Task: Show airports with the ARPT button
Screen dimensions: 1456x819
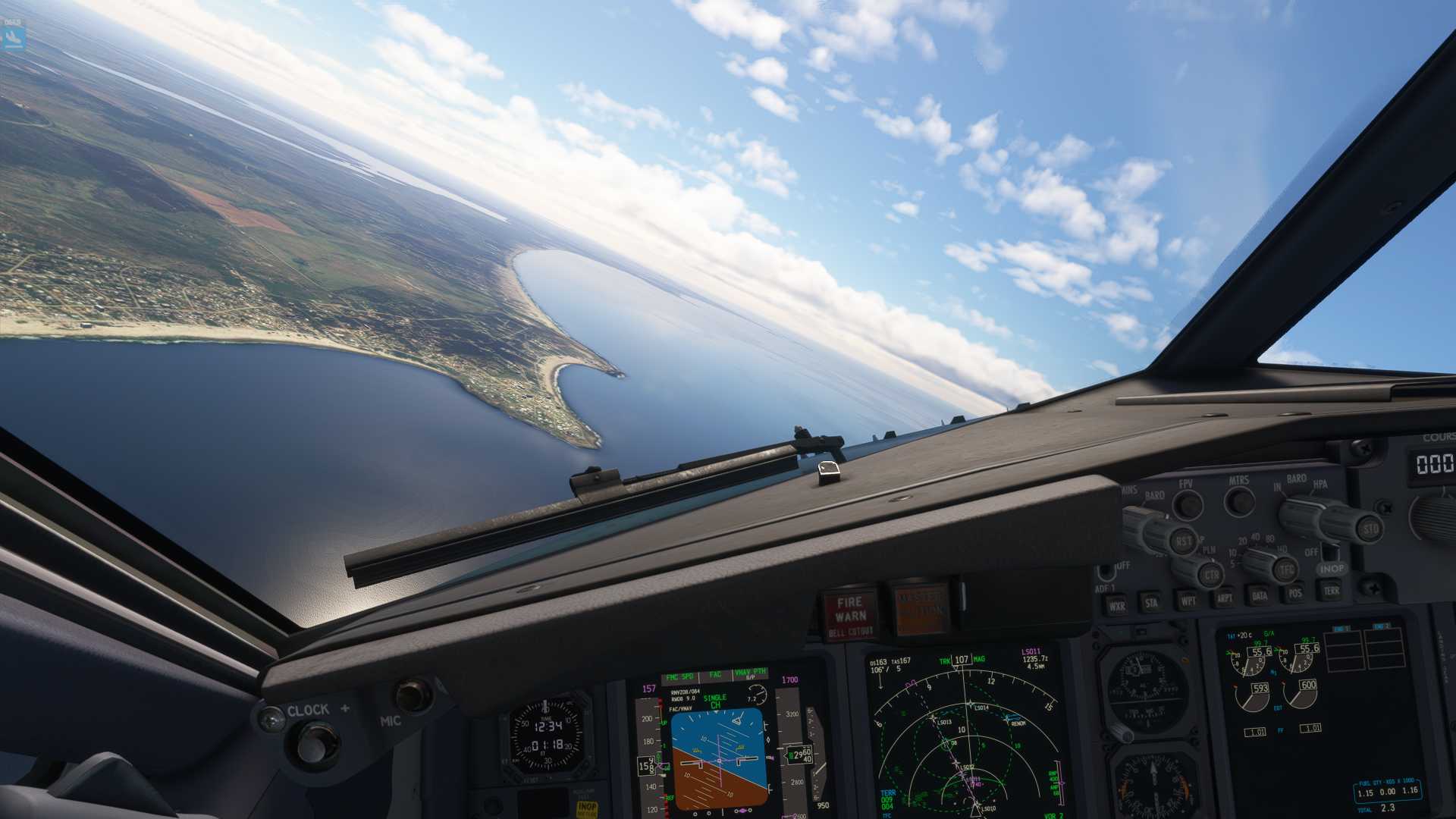Action: (1224, 598)
